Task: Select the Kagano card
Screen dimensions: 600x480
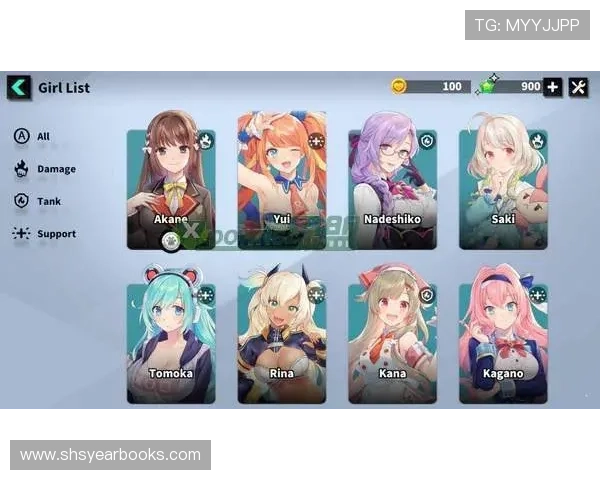Action: click(x=503, y=338)
